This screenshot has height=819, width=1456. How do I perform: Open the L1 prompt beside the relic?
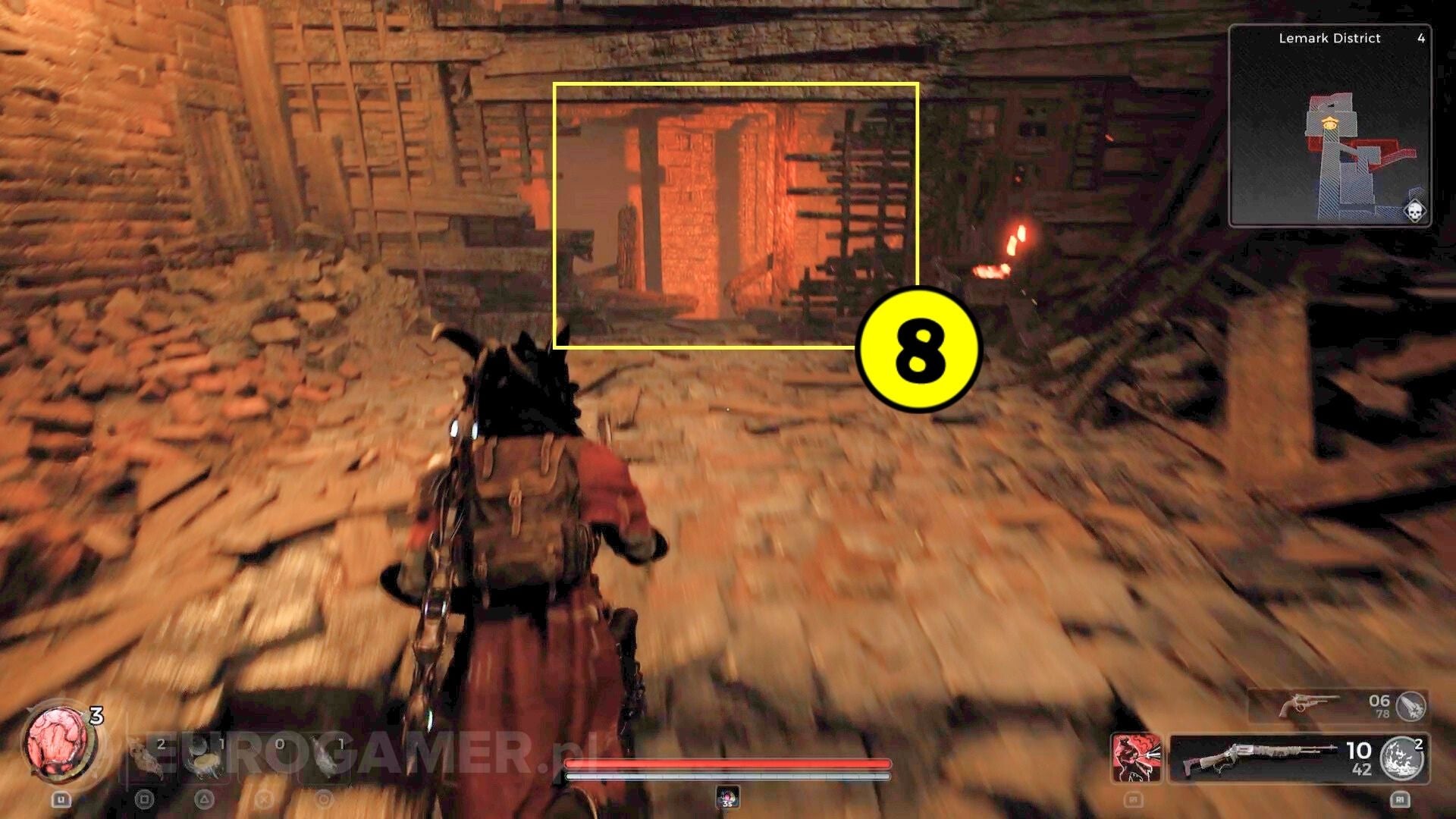(62, 799)
